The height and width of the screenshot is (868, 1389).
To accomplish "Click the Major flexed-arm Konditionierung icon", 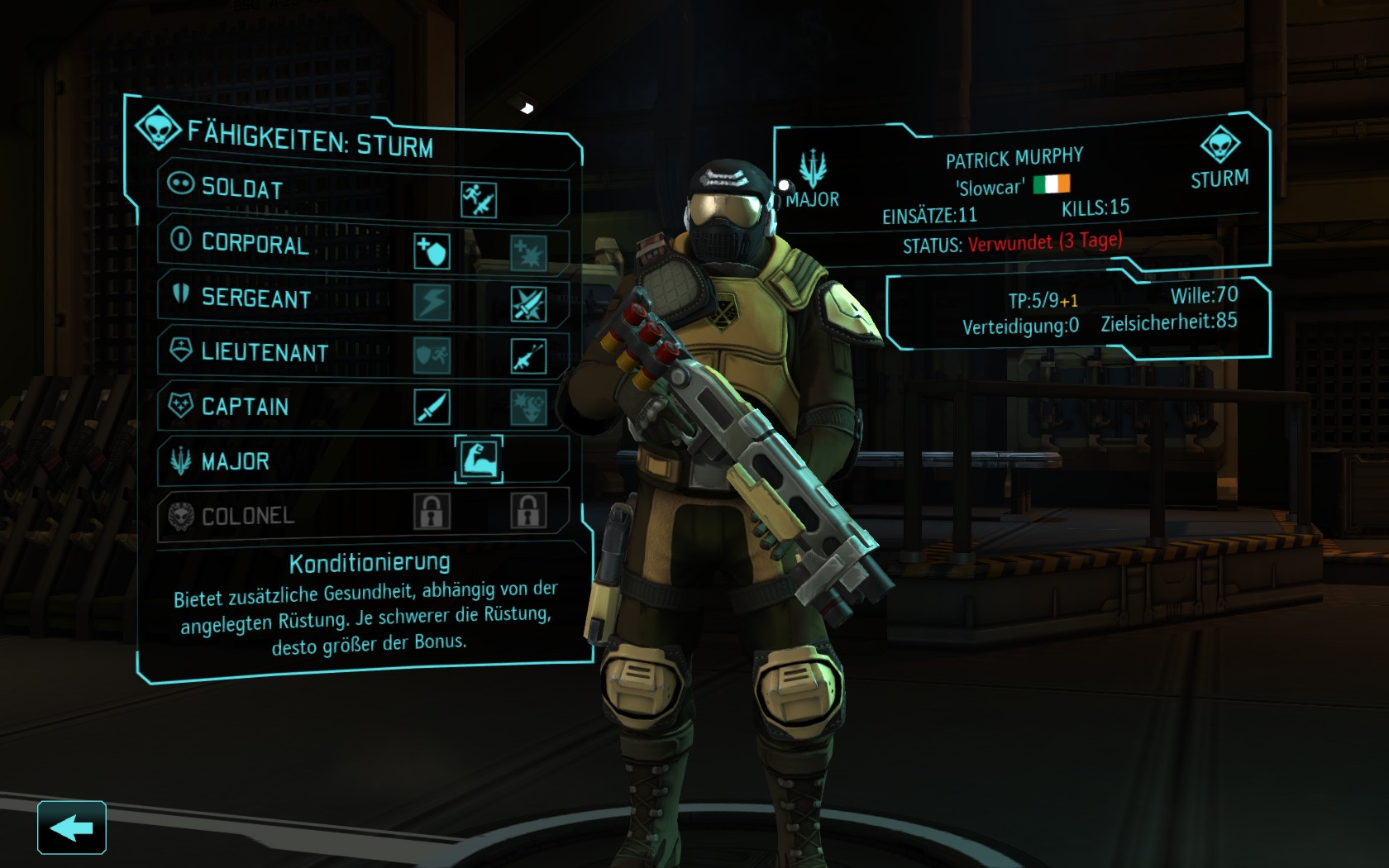I will coord(479,459).
